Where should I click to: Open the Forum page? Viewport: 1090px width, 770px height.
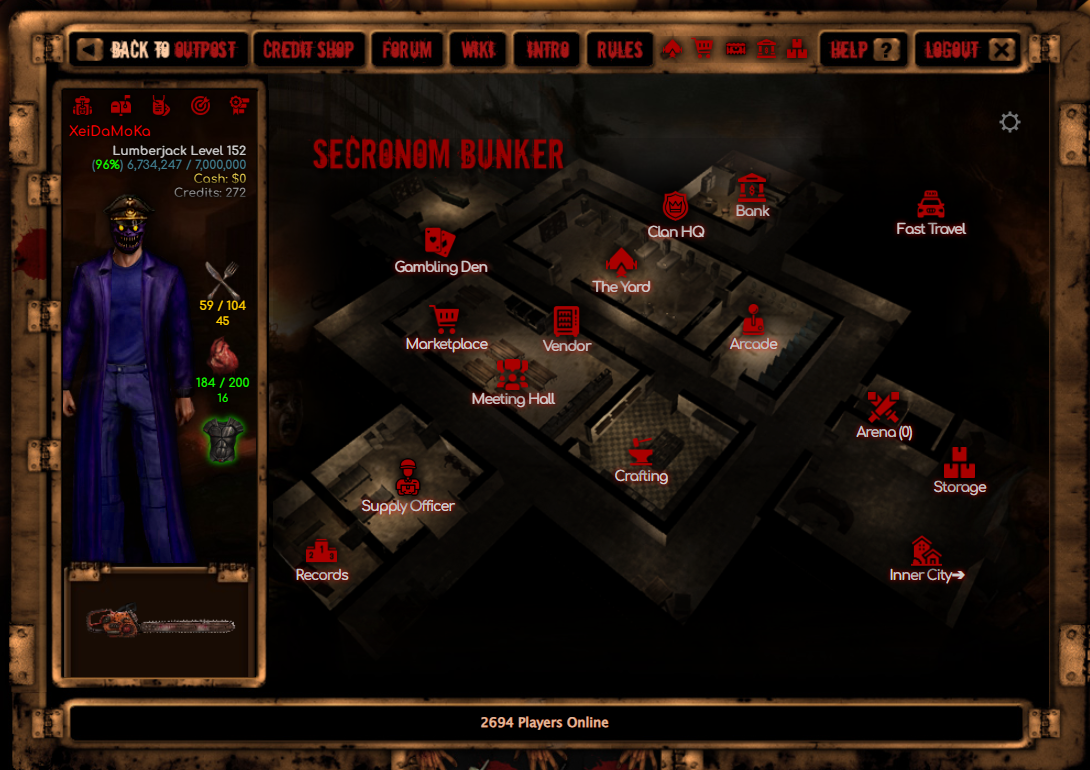(x=407, y=49)
